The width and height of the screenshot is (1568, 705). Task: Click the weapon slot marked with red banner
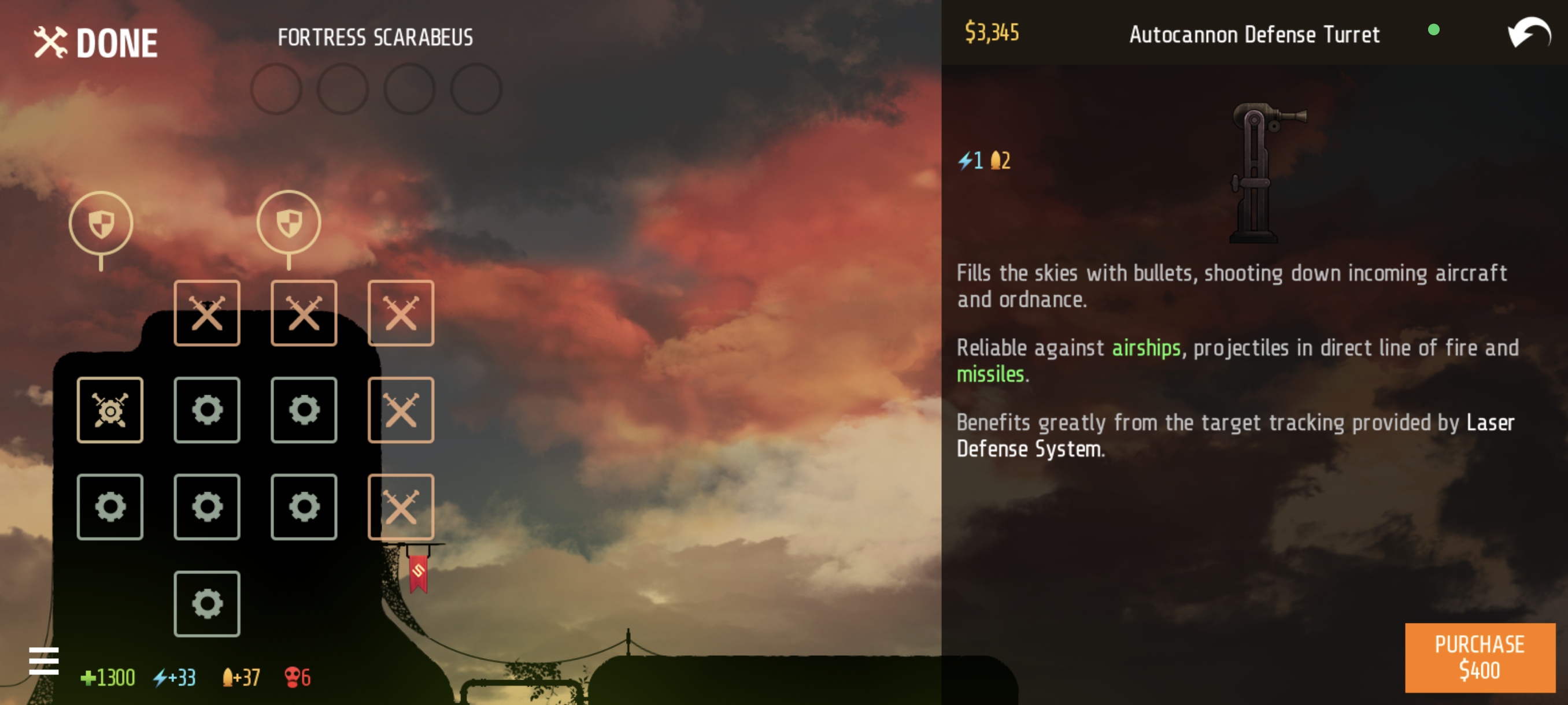401,507
